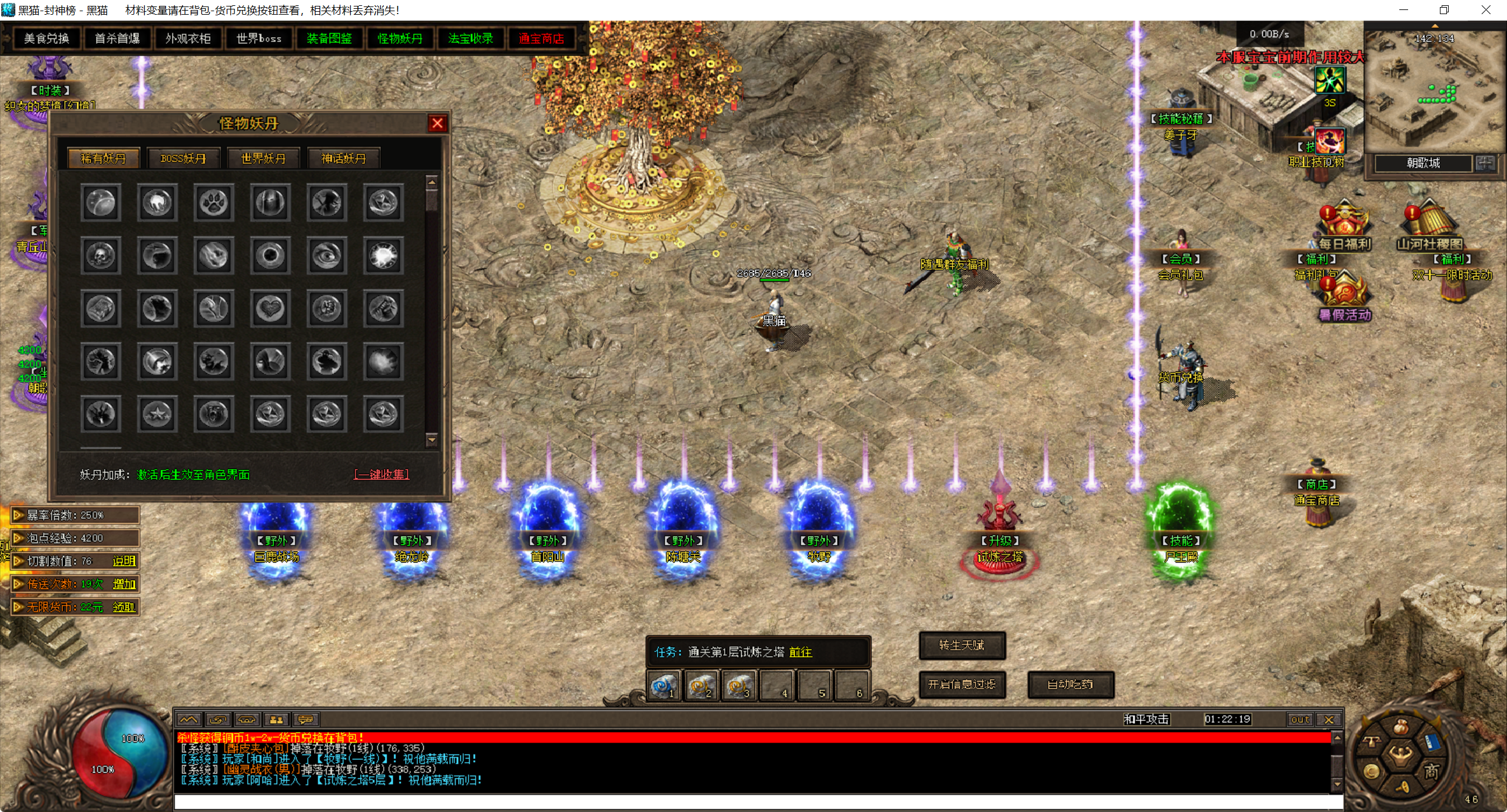This screenshot has width=1507, height=812.
Task: Click the 一键收集 link
Action: pyautogui.click(x=381, y=474)
